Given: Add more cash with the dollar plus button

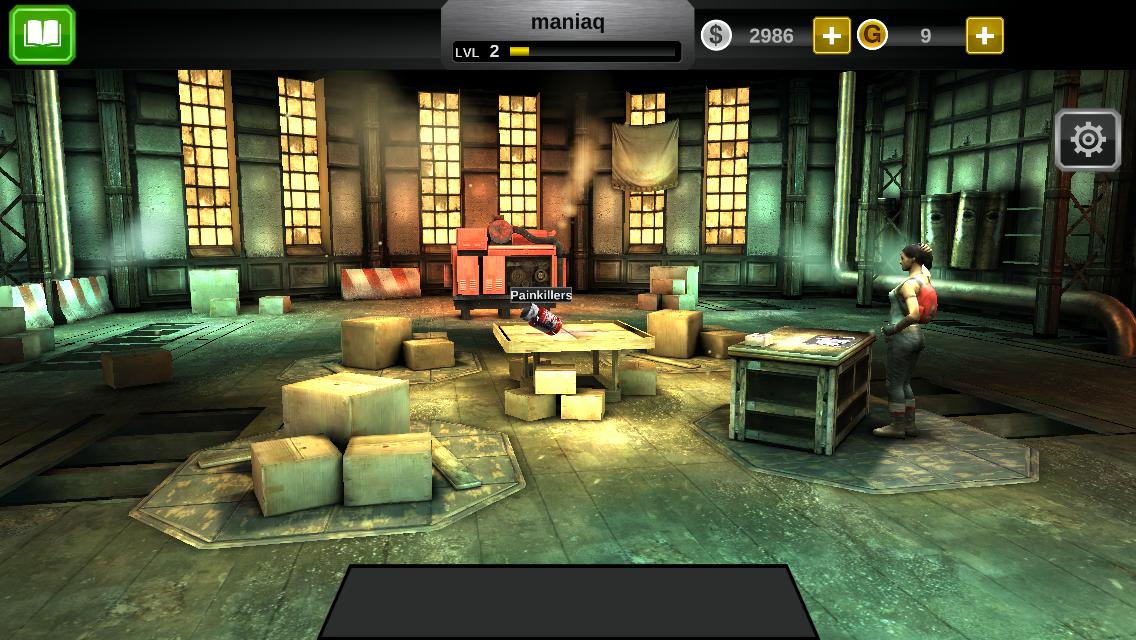Looking at the screenshot, I should tap(831, 36).
